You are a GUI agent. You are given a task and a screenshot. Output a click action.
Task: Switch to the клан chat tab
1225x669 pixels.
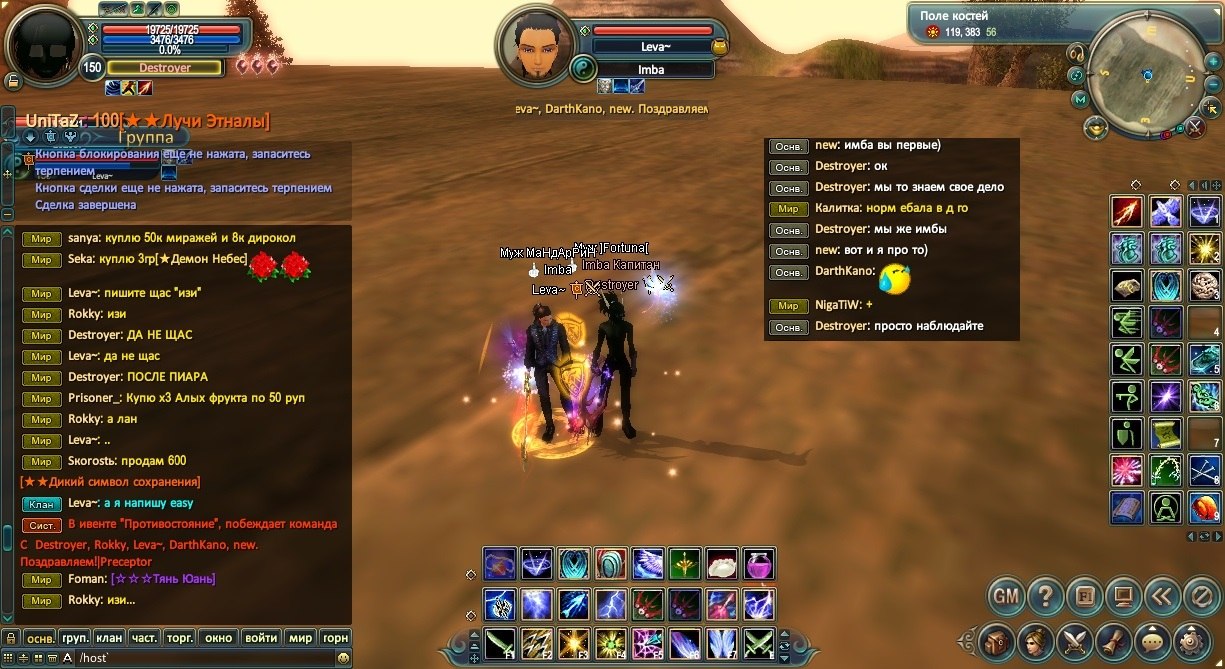(110, 637)
